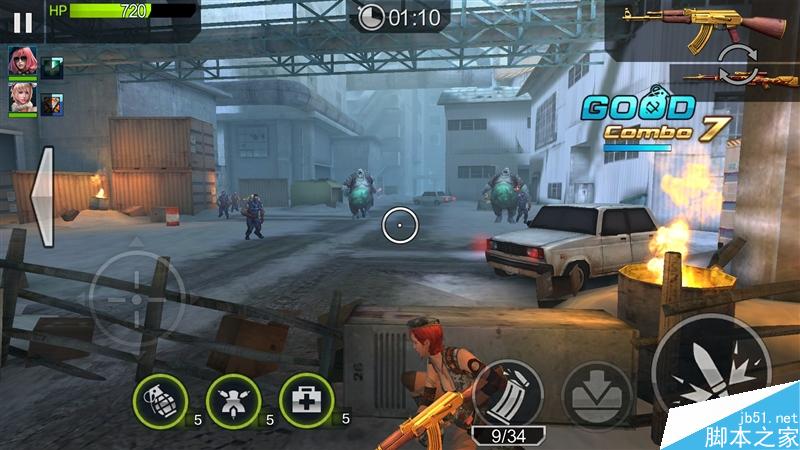Select the pink-haired character portrait
Screen dimensions: 800x450
coord(22,62)
